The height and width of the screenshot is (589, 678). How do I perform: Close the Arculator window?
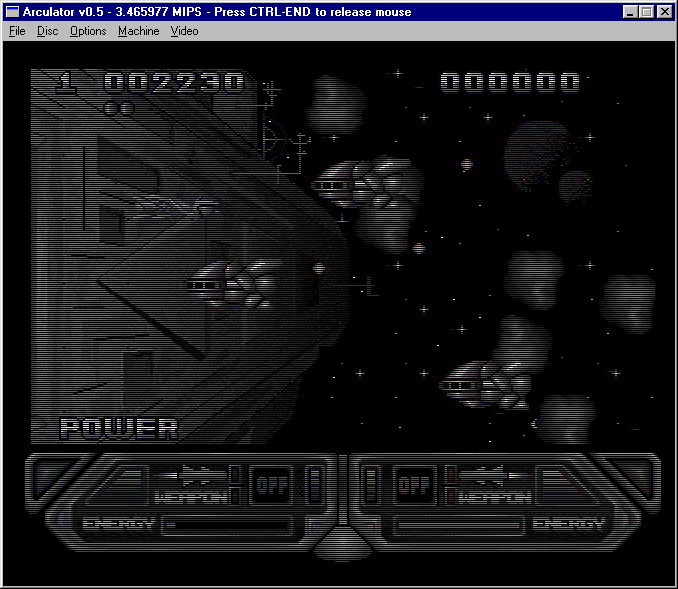[664, 12]
